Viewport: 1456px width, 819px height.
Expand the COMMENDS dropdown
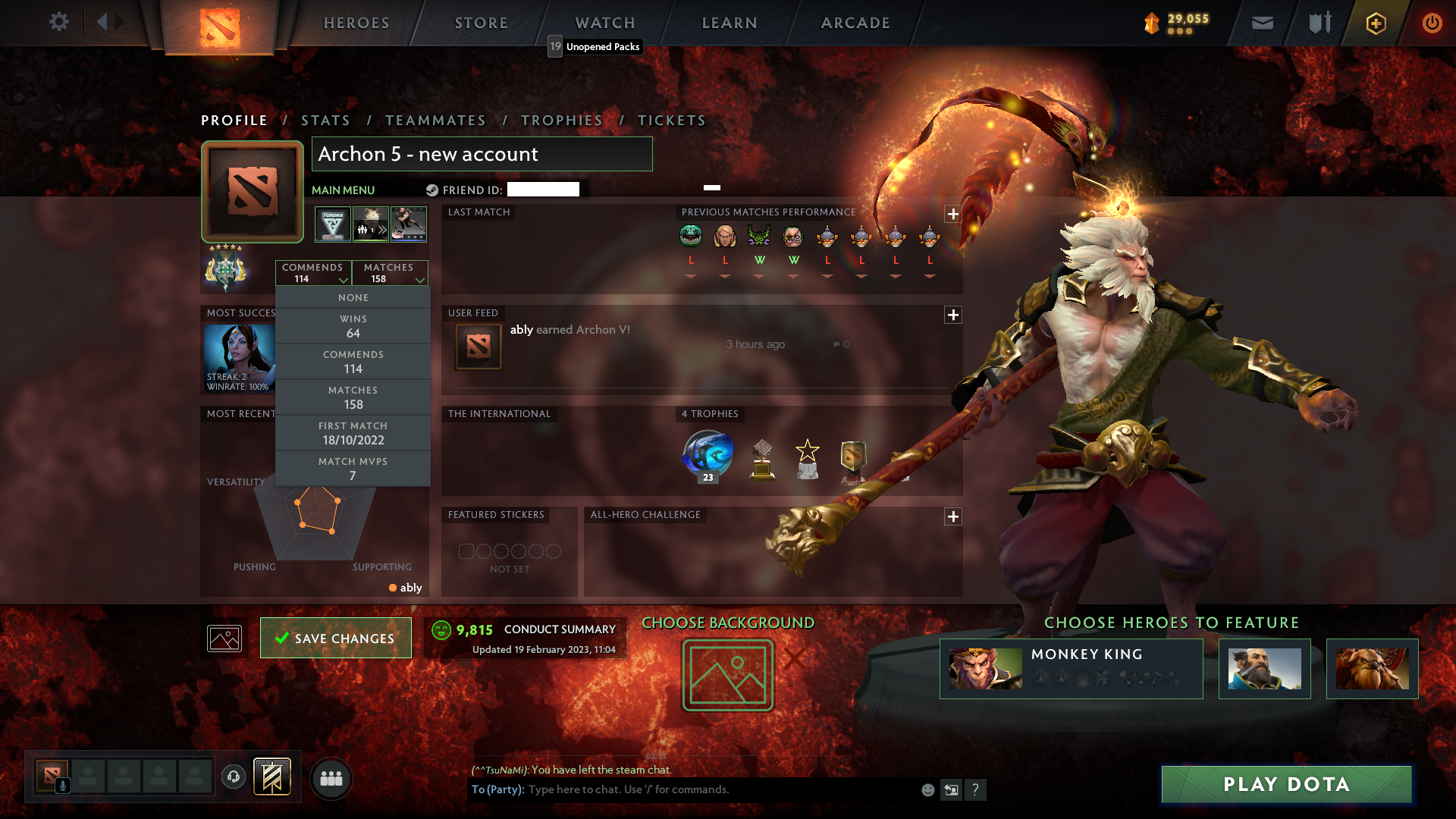click(x=313, y=273)
